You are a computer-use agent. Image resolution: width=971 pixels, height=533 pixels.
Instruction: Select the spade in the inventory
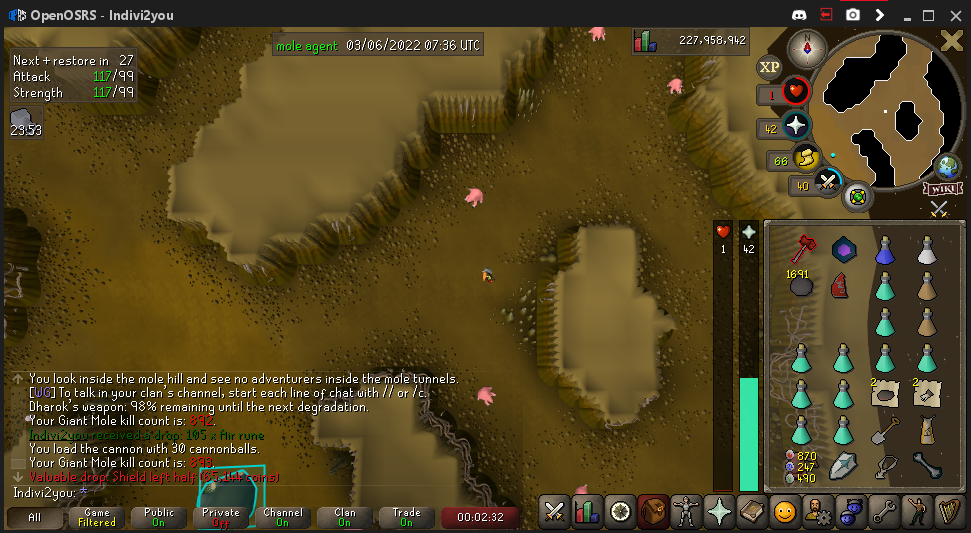click(x=884, y=431)
